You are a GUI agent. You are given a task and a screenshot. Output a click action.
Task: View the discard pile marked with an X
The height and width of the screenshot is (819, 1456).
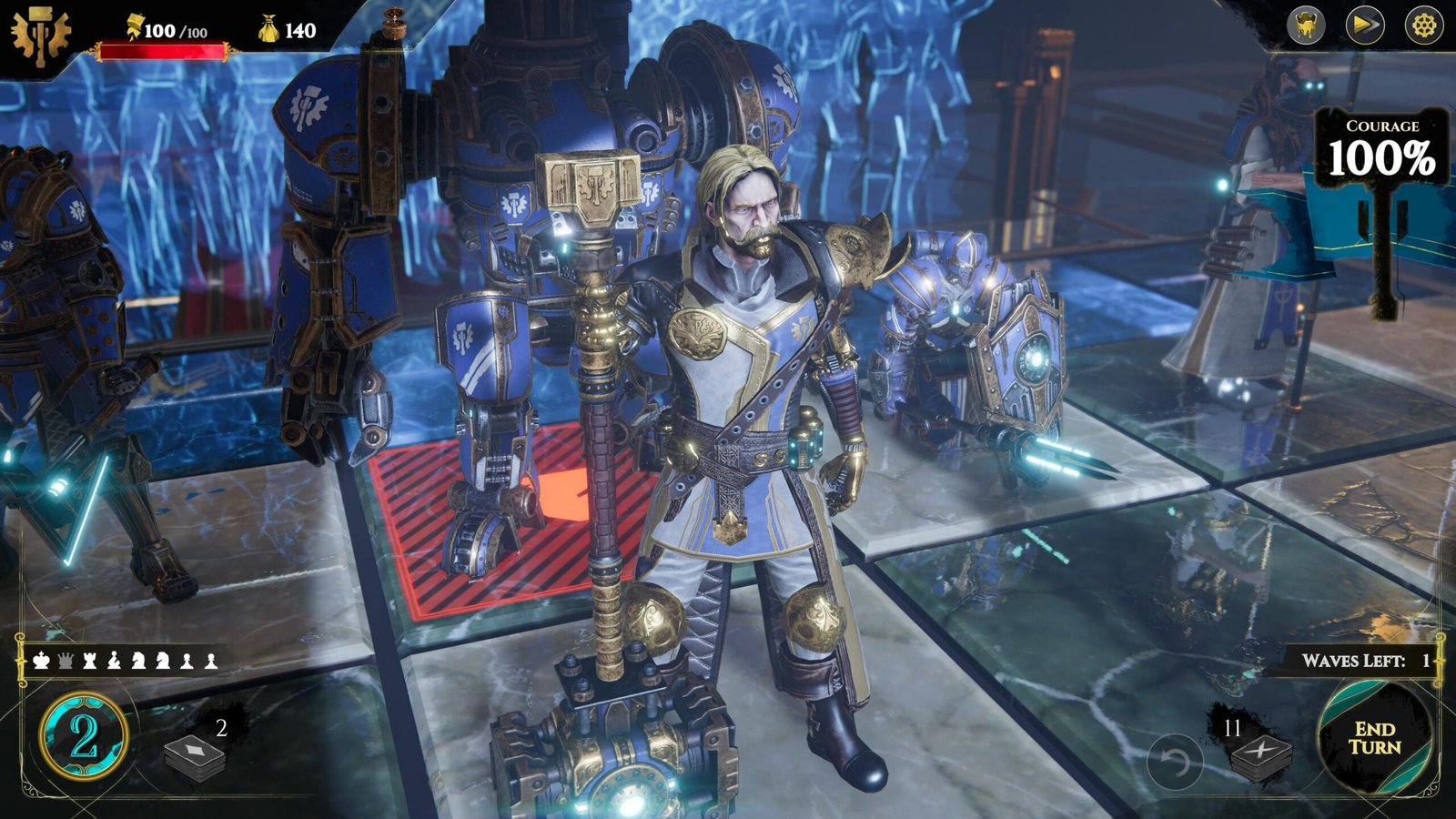pyautogui.click(x=1260, y=757)
